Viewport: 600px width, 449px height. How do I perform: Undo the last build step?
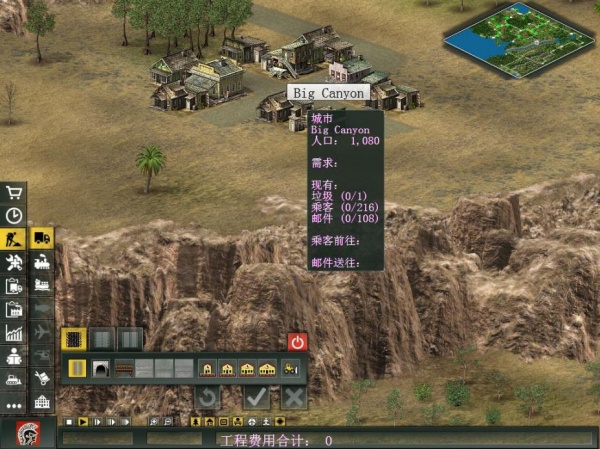[x=207, y=397]
